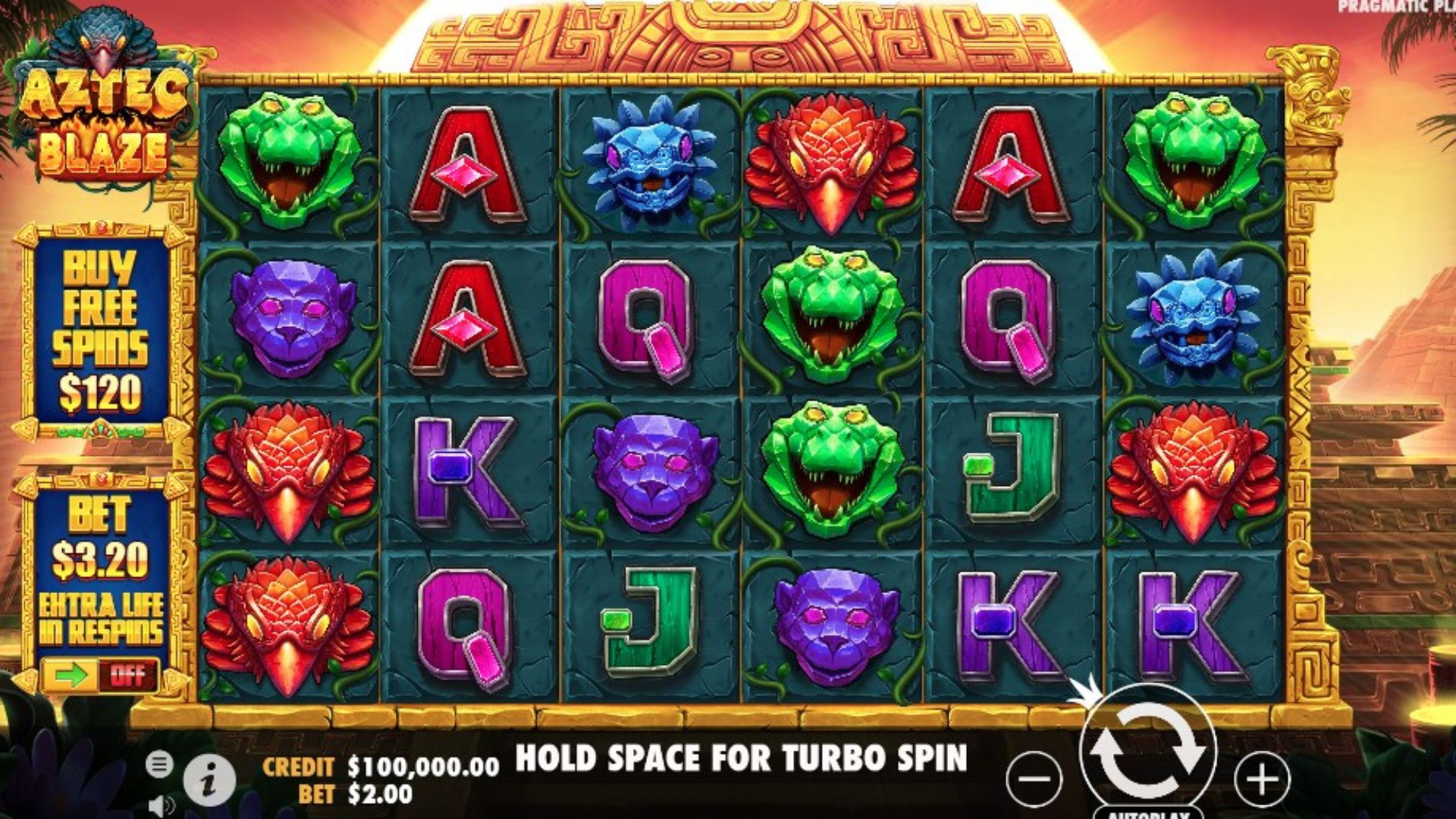
Task: Open the Autoplay options
Action: 1147,814
